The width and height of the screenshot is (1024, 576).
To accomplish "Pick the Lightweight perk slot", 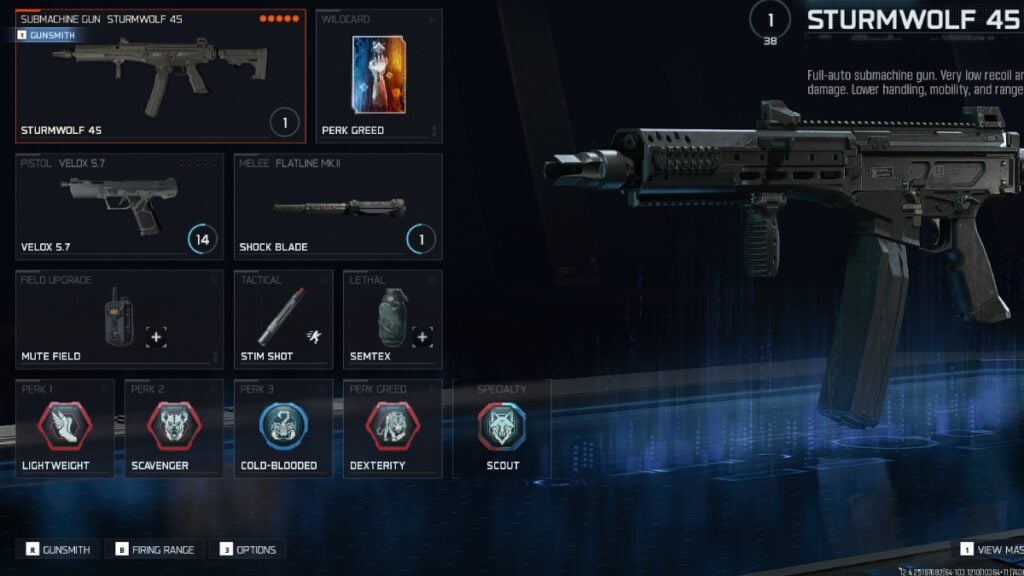I will [65, 428].
